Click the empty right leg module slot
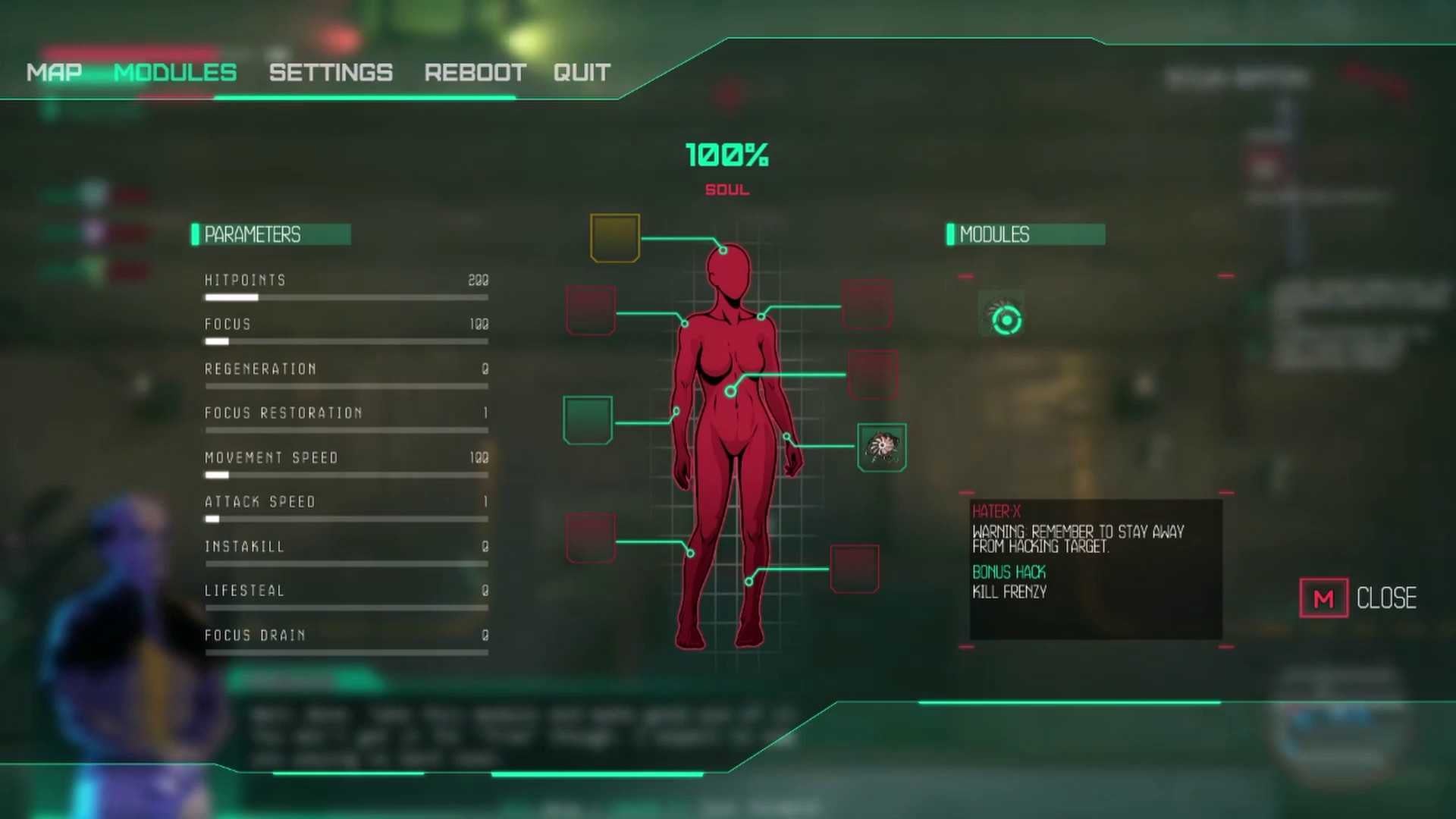The width and height of the screenshot is (1456, 819). 855,569
